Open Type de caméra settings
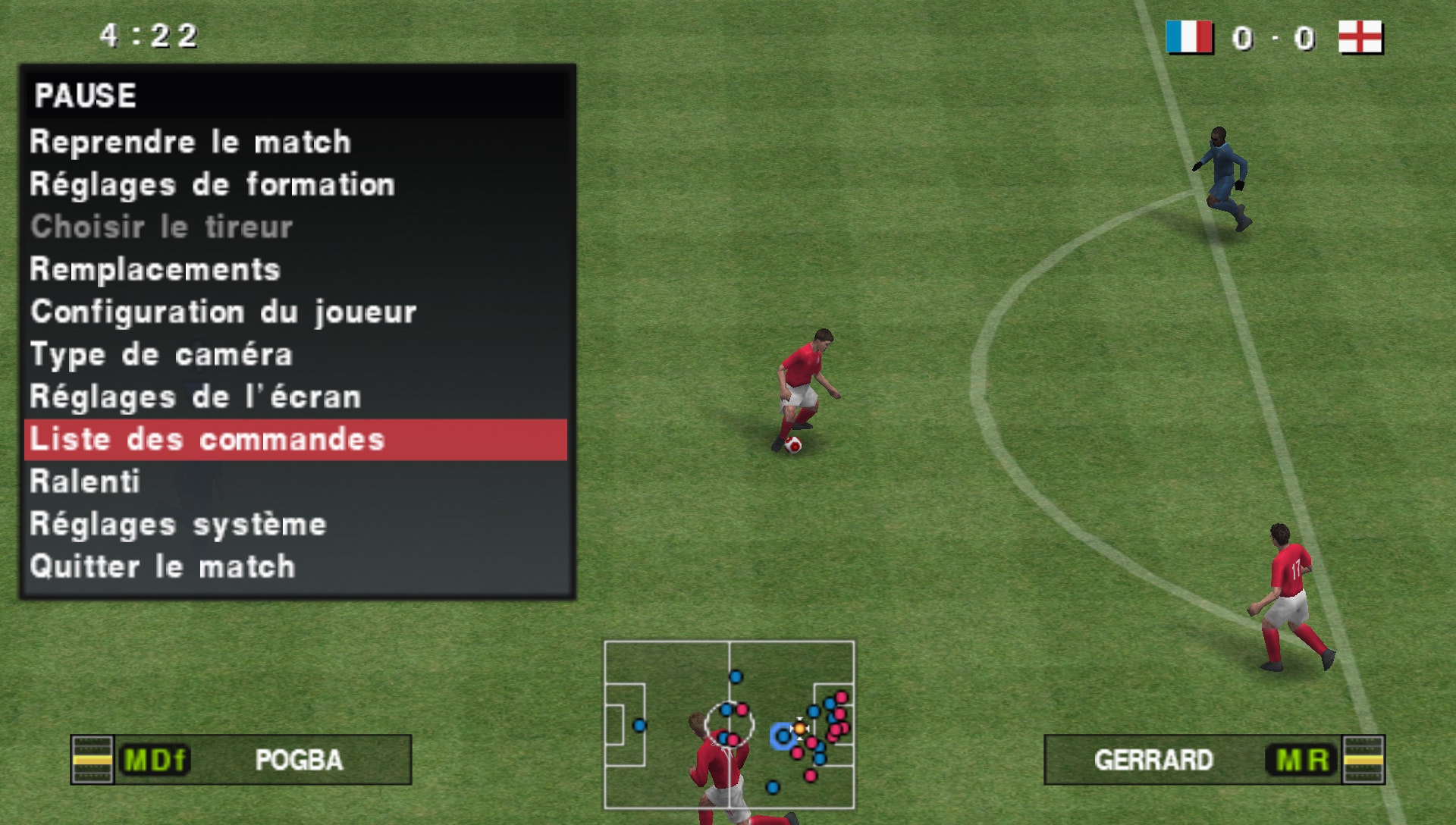The image size is (1456, 825). [x=162, y=353]
